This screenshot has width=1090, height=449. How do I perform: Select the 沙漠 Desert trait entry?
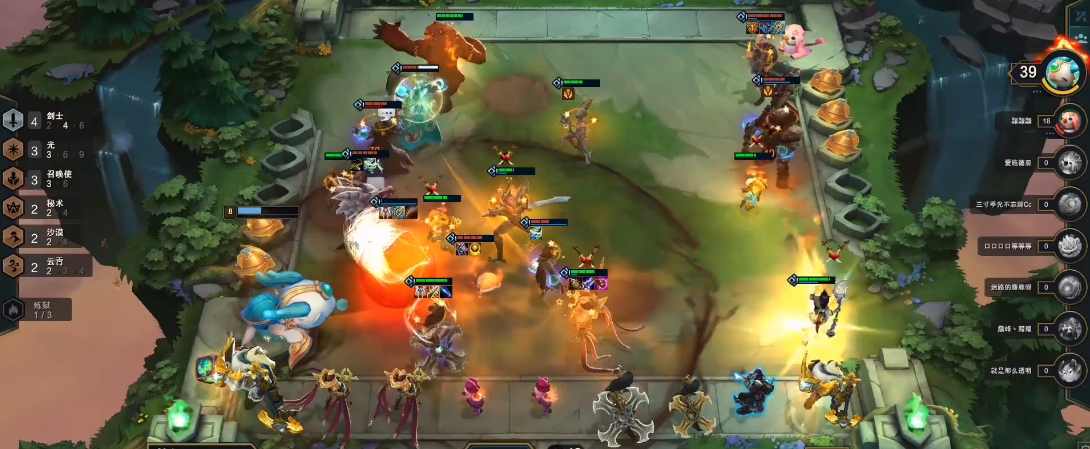click(45, 237)
